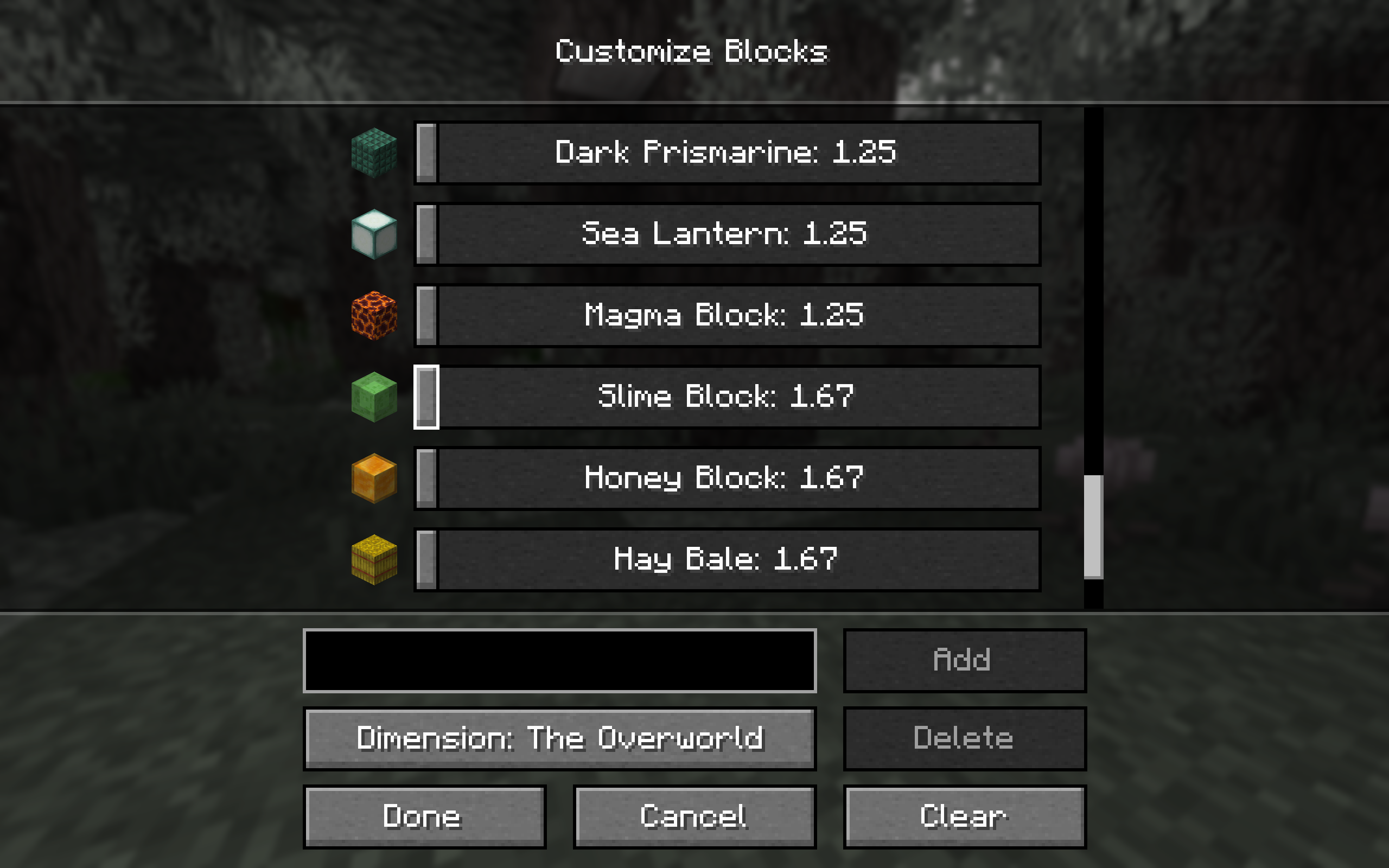Click the Dark Prismarine block icon
The width and height of the screenshot is (1389, 868).
pyautogui.click(x=374, y=152)
